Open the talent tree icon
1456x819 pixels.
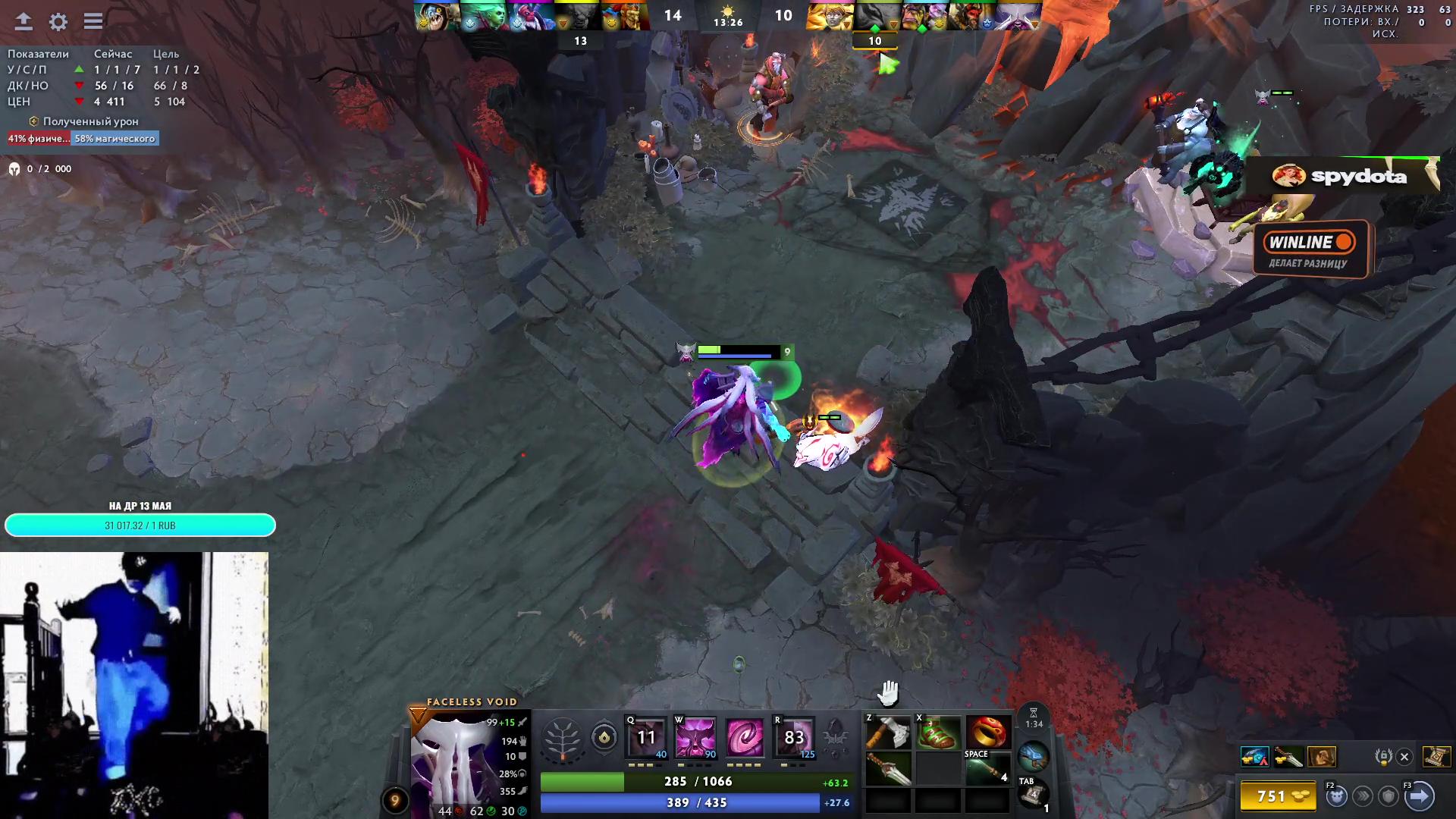pos(562,738)
